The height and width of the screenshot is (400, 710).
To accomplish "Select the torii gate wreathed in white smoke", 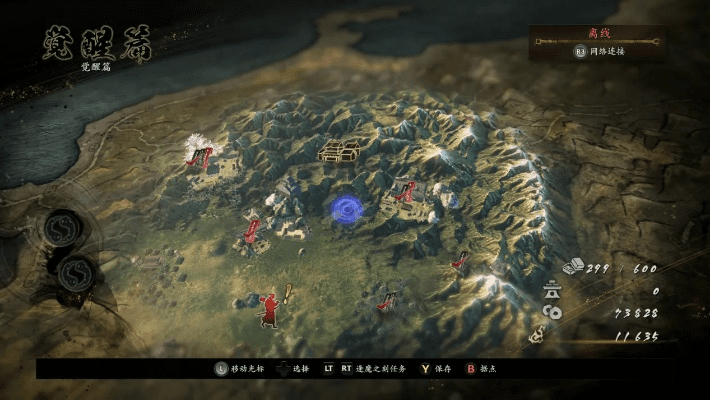I will pyautogui.click(x=203, y=155).
